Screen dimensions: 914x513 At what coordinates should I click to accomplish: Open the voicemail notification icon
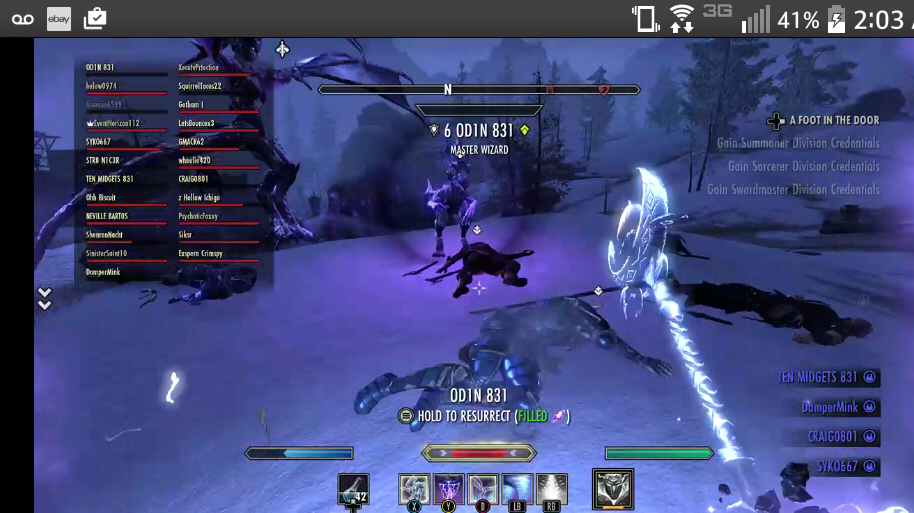click(x=22, y=18)
